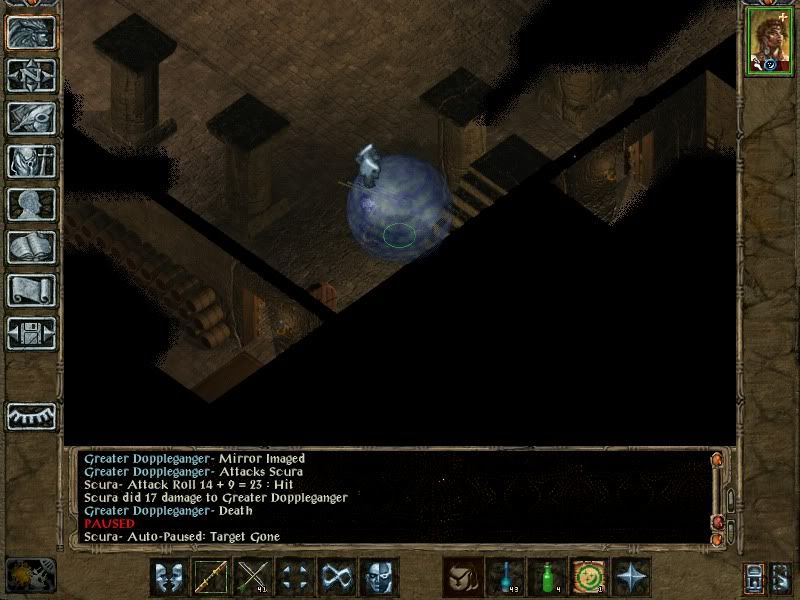800x600 pixels.
Task: Open the area map with the compass button
Action: [32, 76]
